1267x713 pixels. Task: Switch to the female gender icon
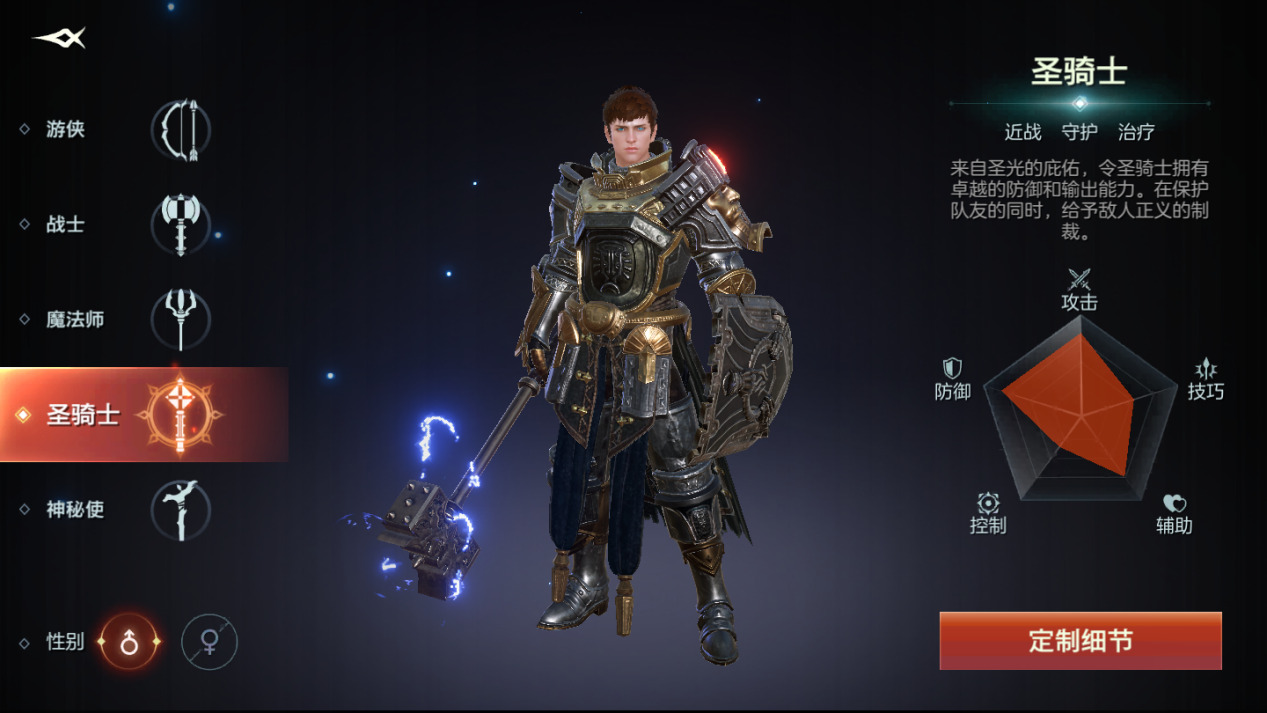click(209, 642)
